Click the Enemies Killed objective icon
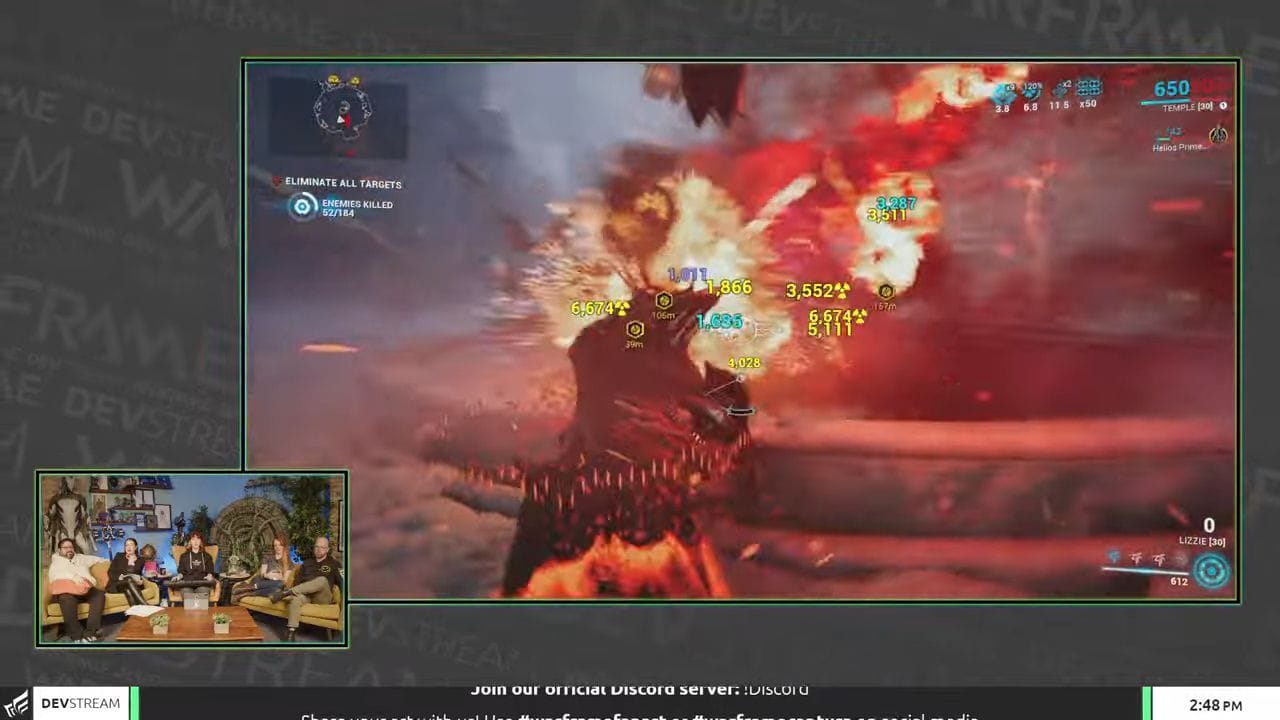Image resolution: width=1280 pixels, height=720 pixels. point(303,206)
